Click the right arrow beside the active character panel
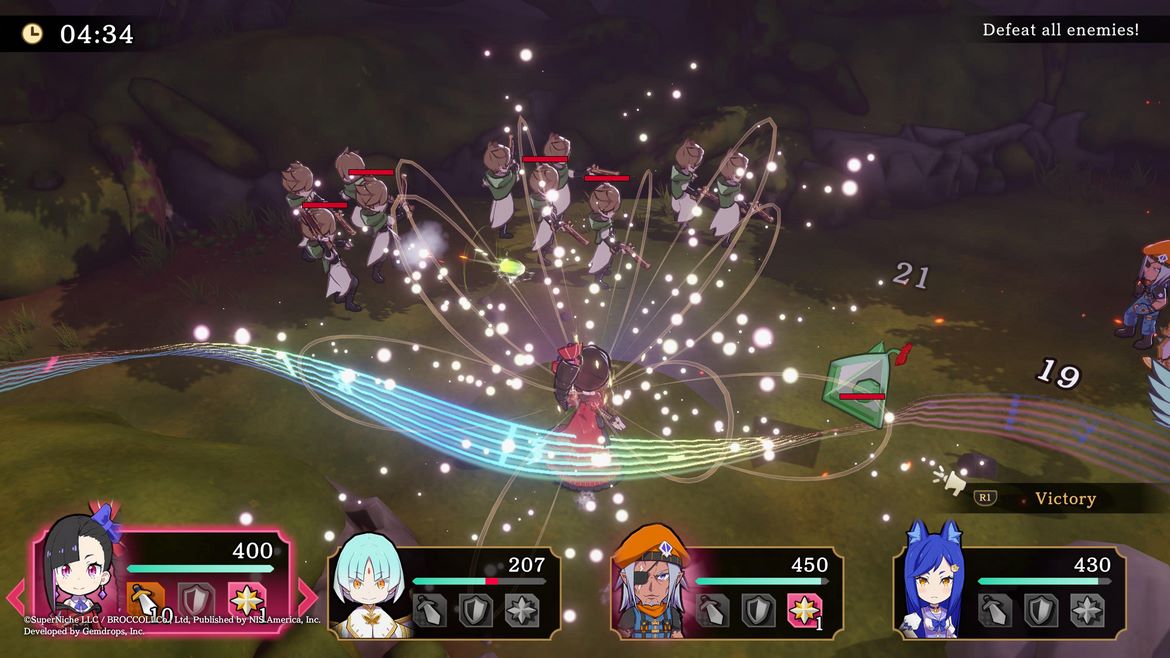The width and height of the screenshot is (1170, 658). point(308,598)
